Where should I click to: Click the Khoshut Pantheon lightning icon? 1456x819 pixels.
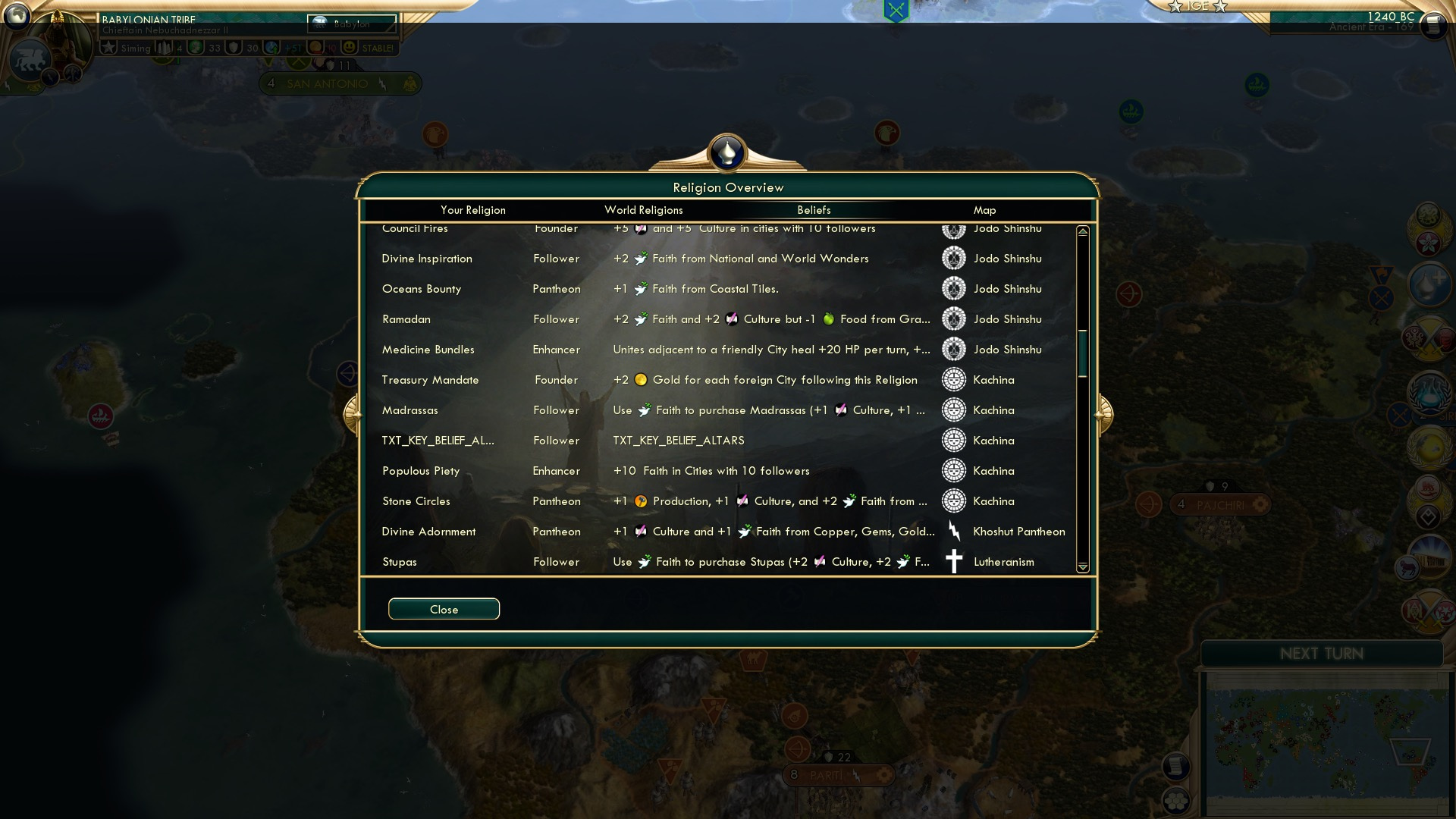click(x=954, y=531)
